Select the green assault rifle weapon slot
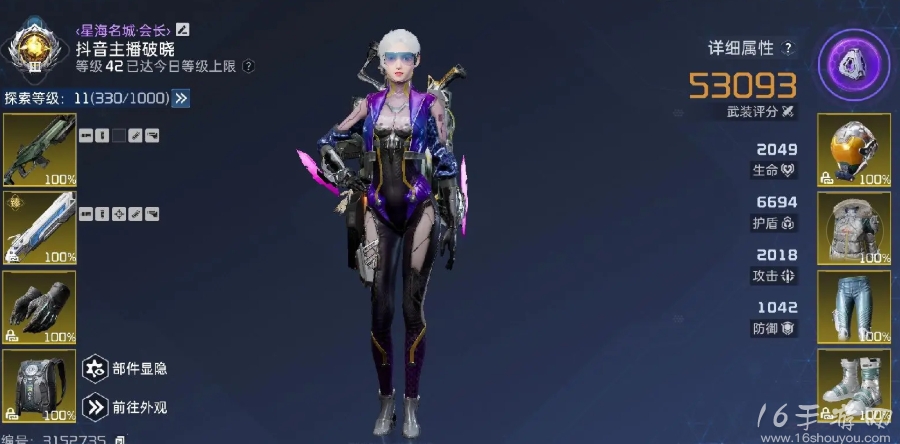The image size is (900, 444). pyautogui.click(x=40, y=150)
